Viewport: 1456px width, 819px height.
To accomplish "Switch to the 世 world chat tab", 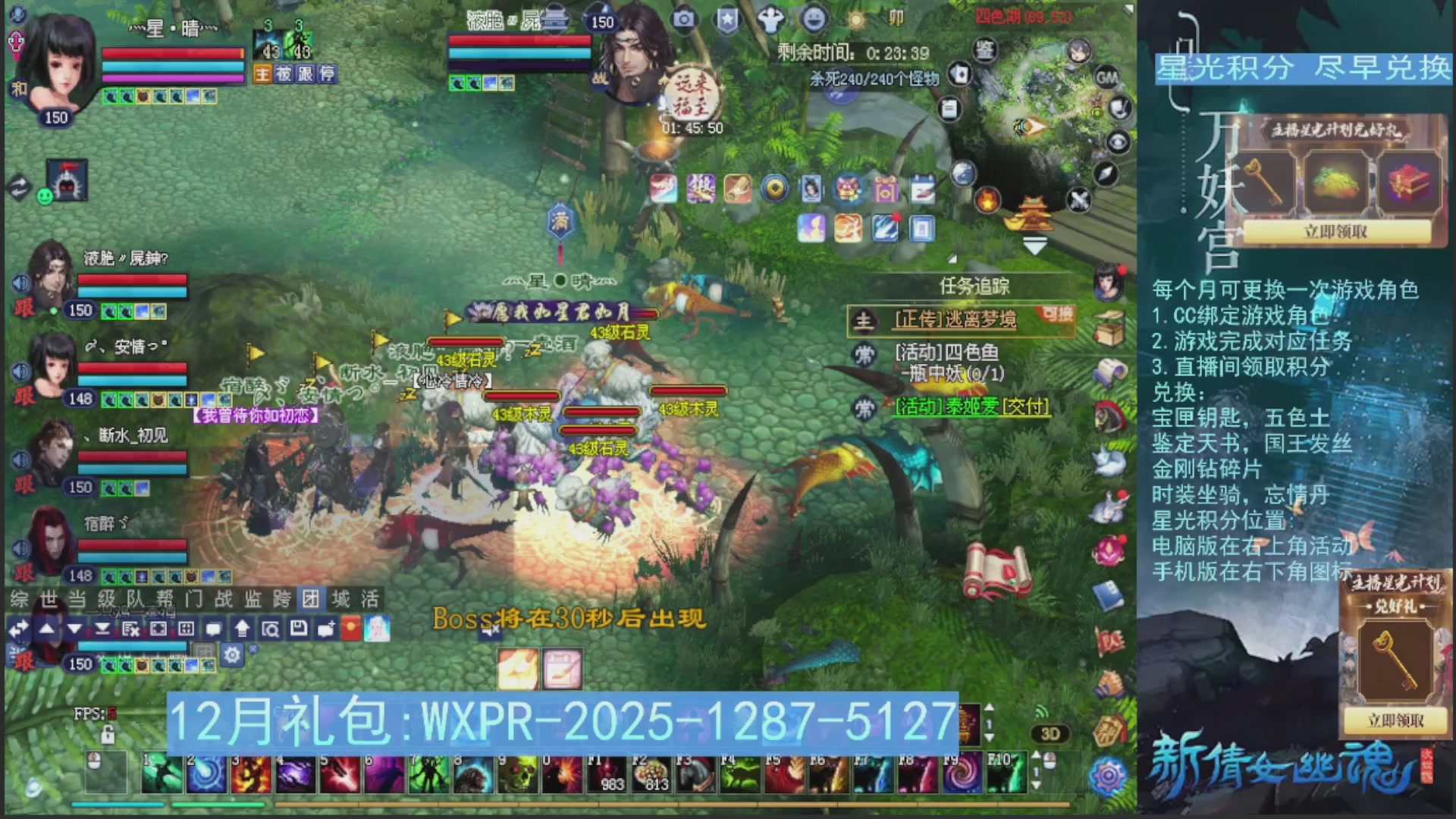I will tap(45, 599).
